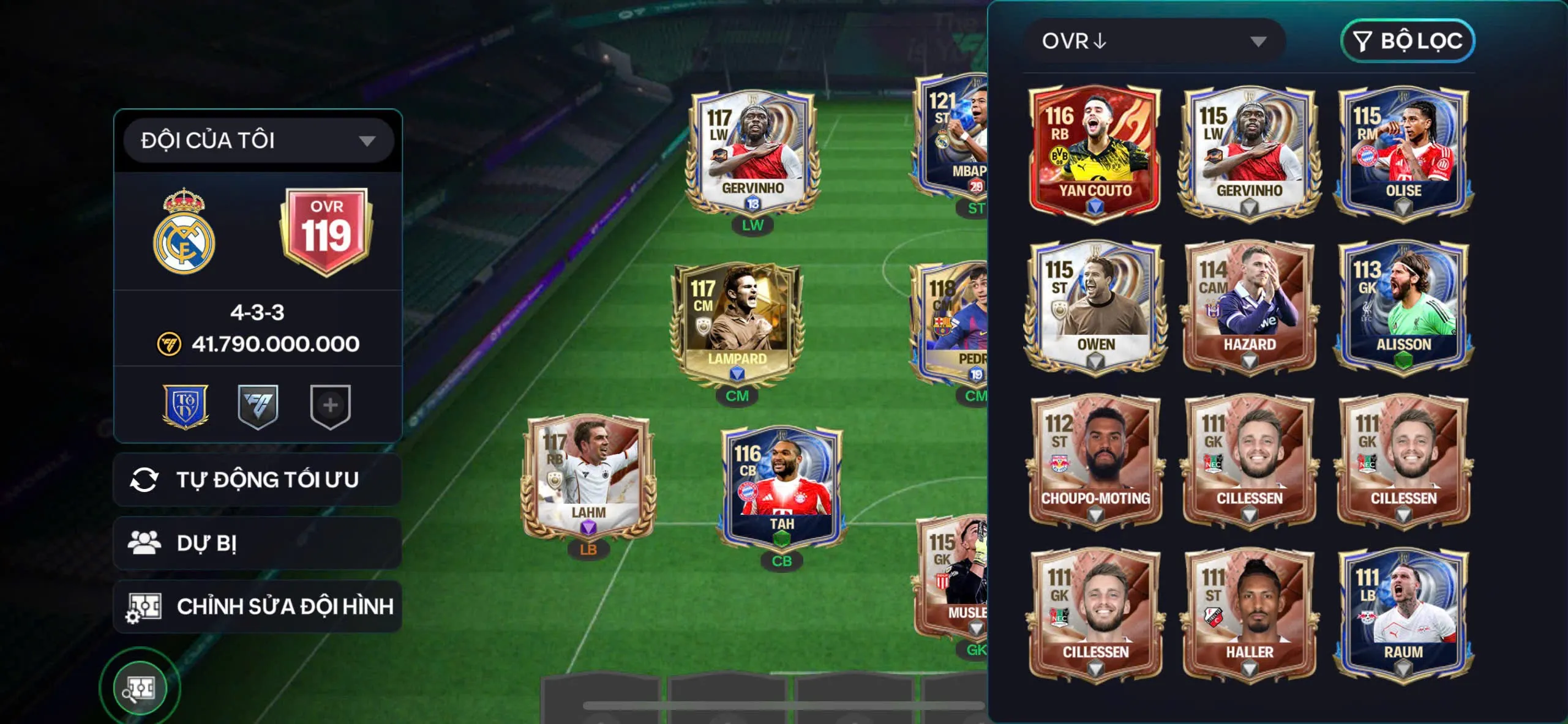Select Tah at CB on pitch
This screenshot has height=724, width=1568.
pyautogui.click(x=782, y=490)
